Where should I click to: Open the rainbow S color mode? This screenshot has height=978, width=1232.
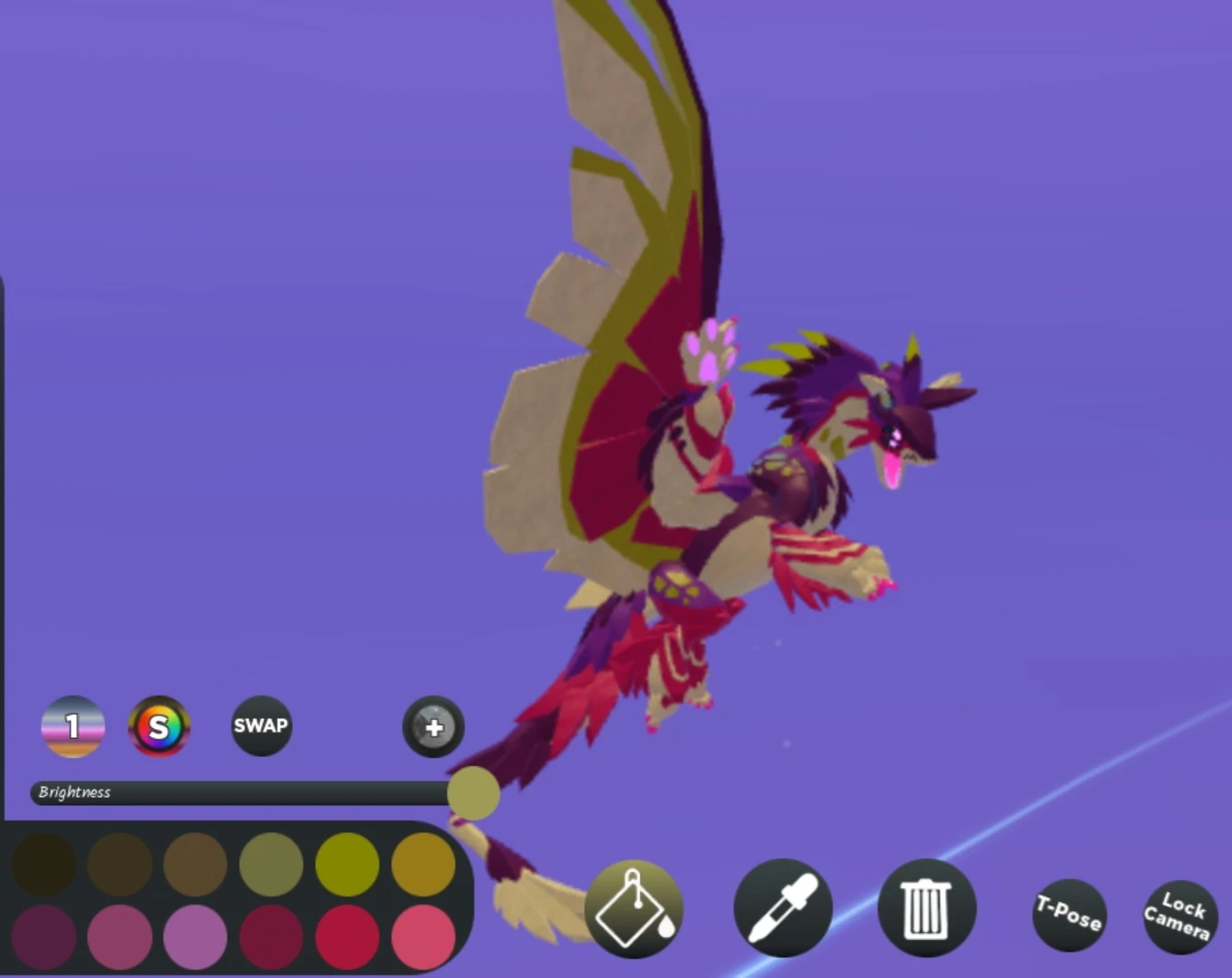tap(158, 725)
